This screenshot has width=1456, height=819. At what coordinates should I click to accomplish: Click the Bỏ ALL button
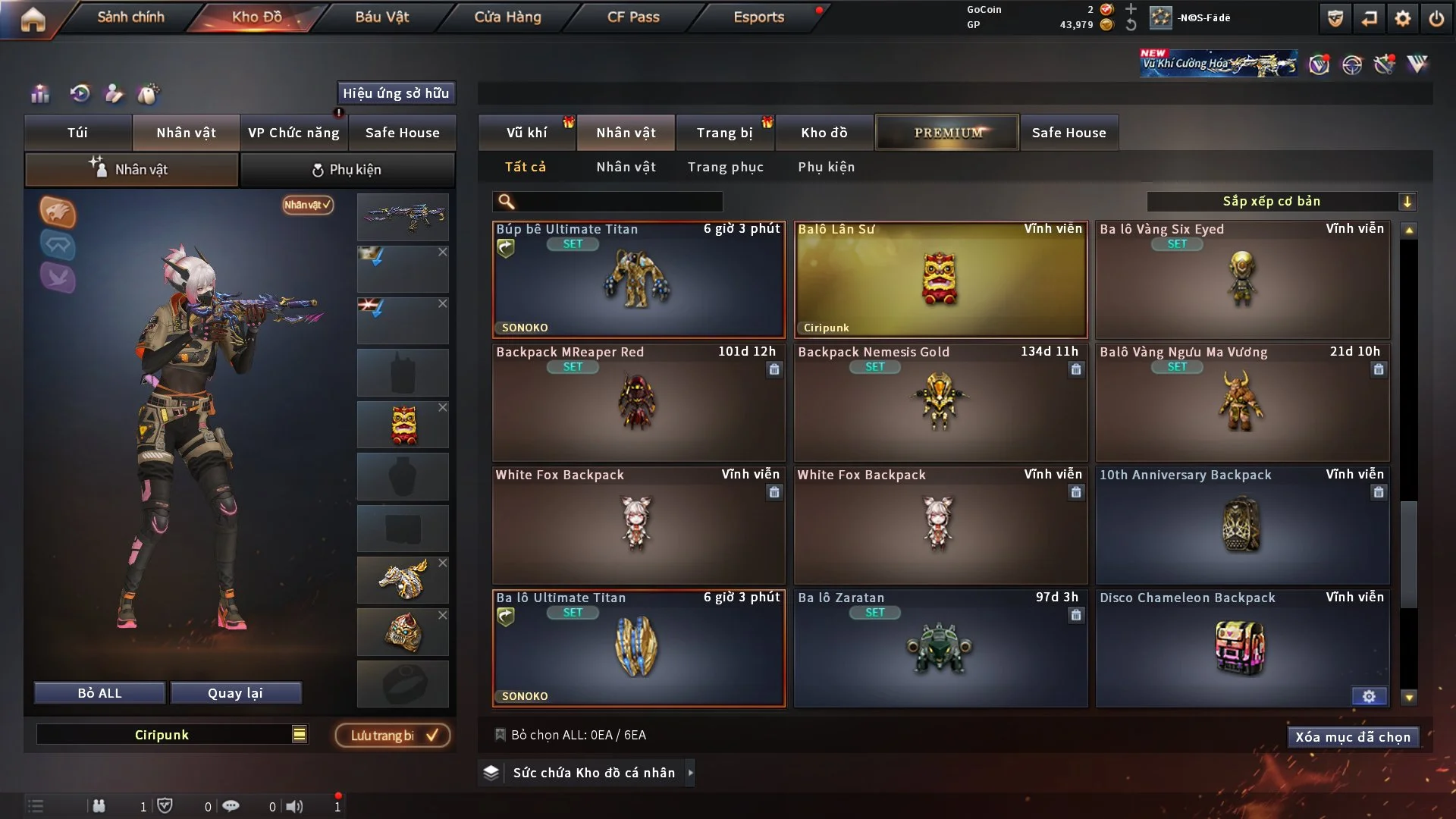99,693
